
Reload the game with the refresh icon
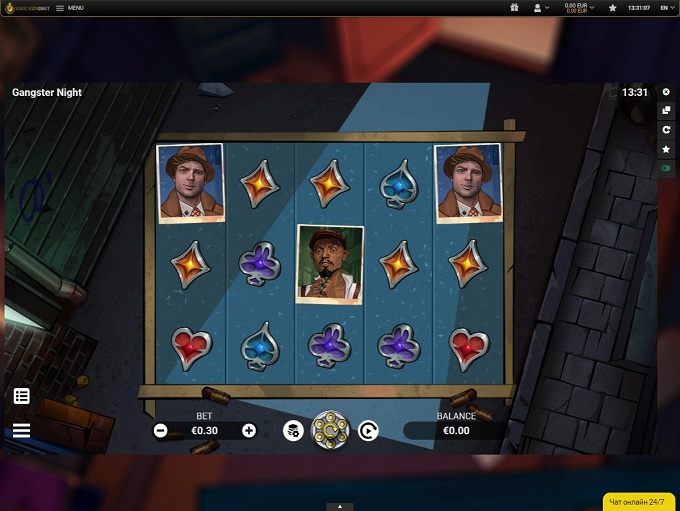[666, 130]
